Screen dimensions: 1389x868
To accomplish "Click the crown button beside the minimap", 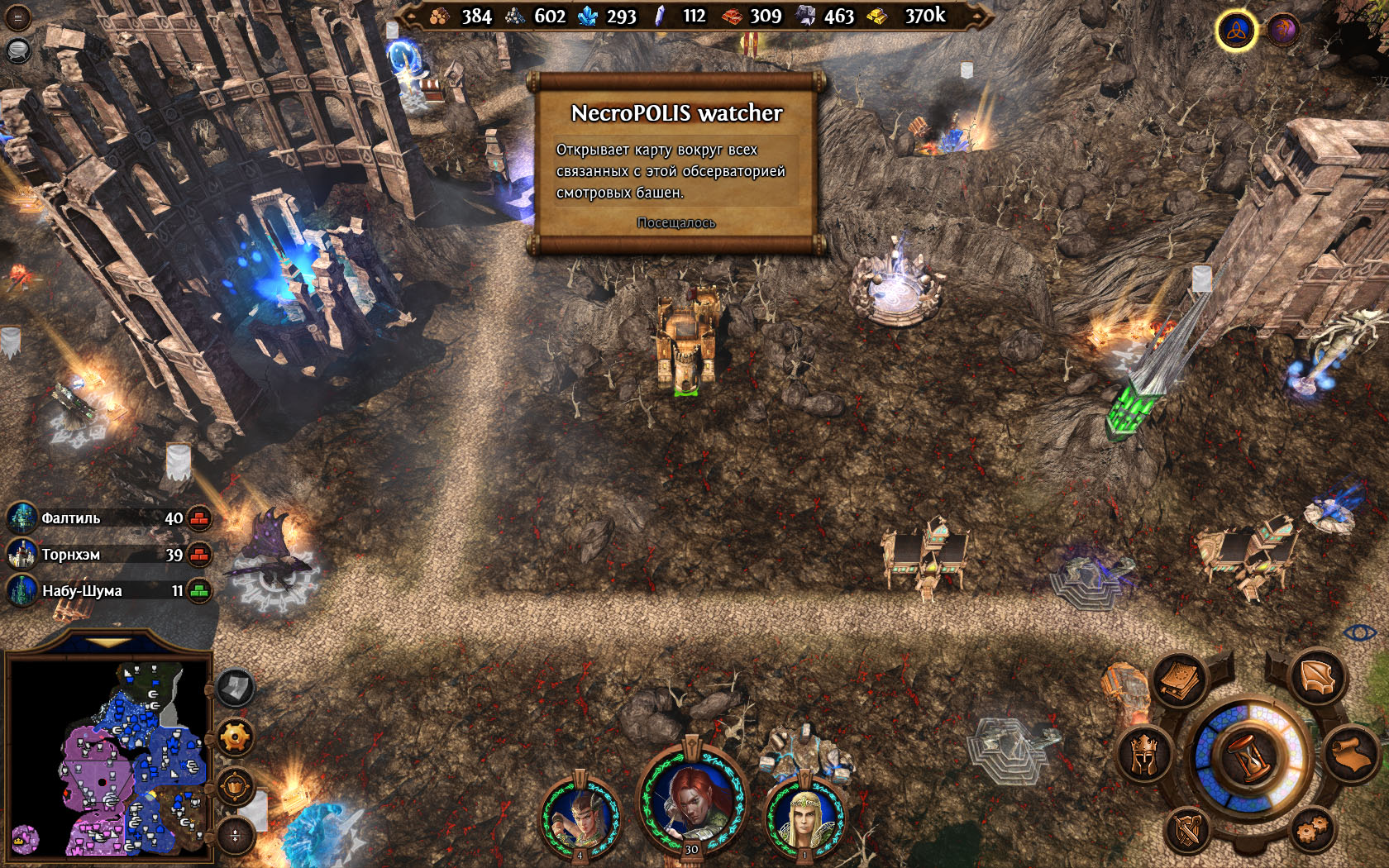I will pos(235,786).
